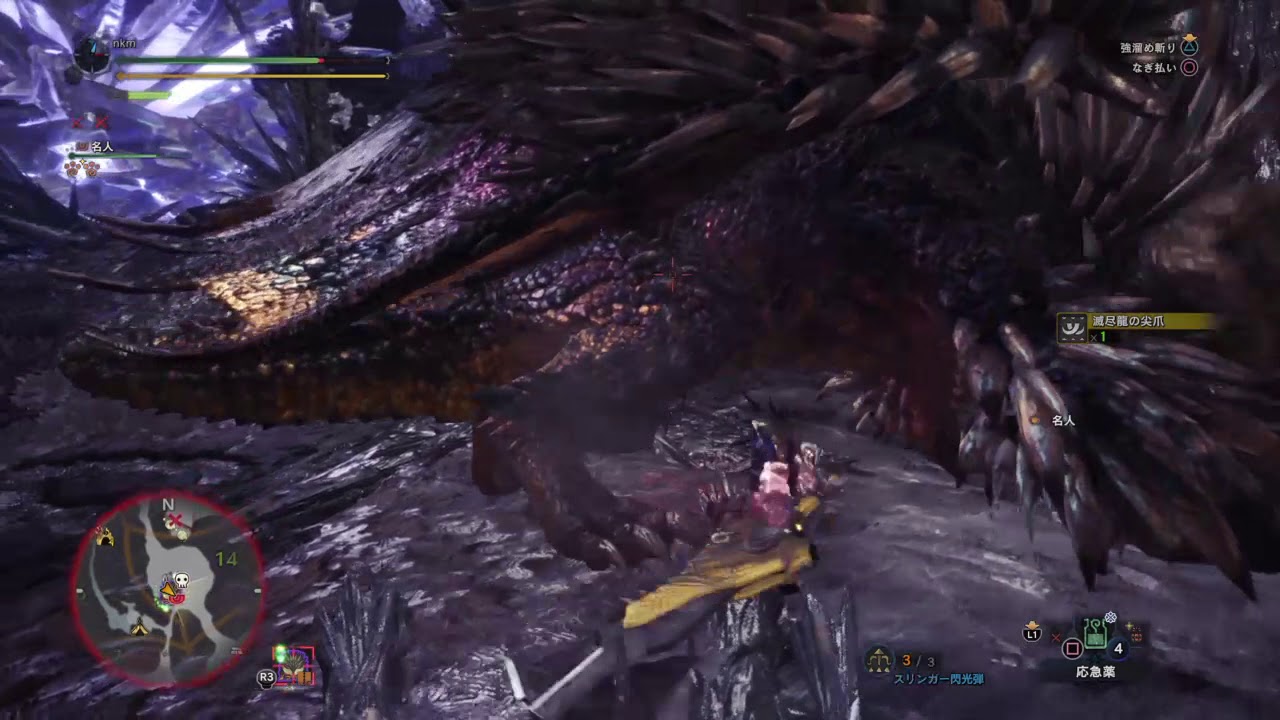Click the skull marker on the minimap
Viewport: 1280px width, 720px height.
click(181, 578)
